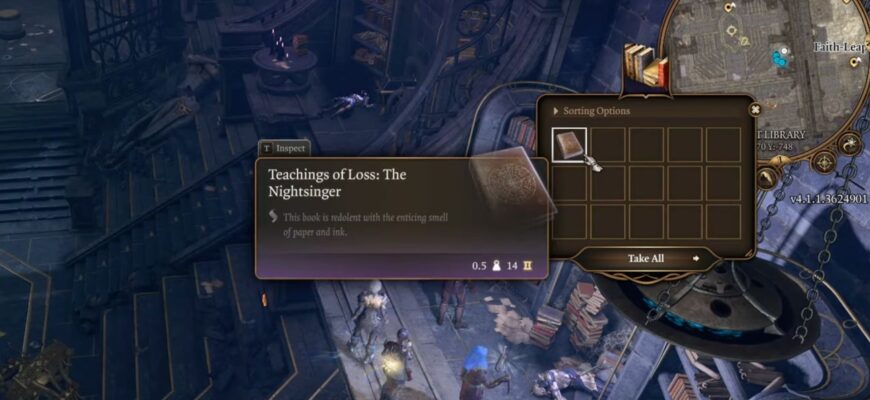Select the Teachings of Loss book slot

[x=570, y=145]
